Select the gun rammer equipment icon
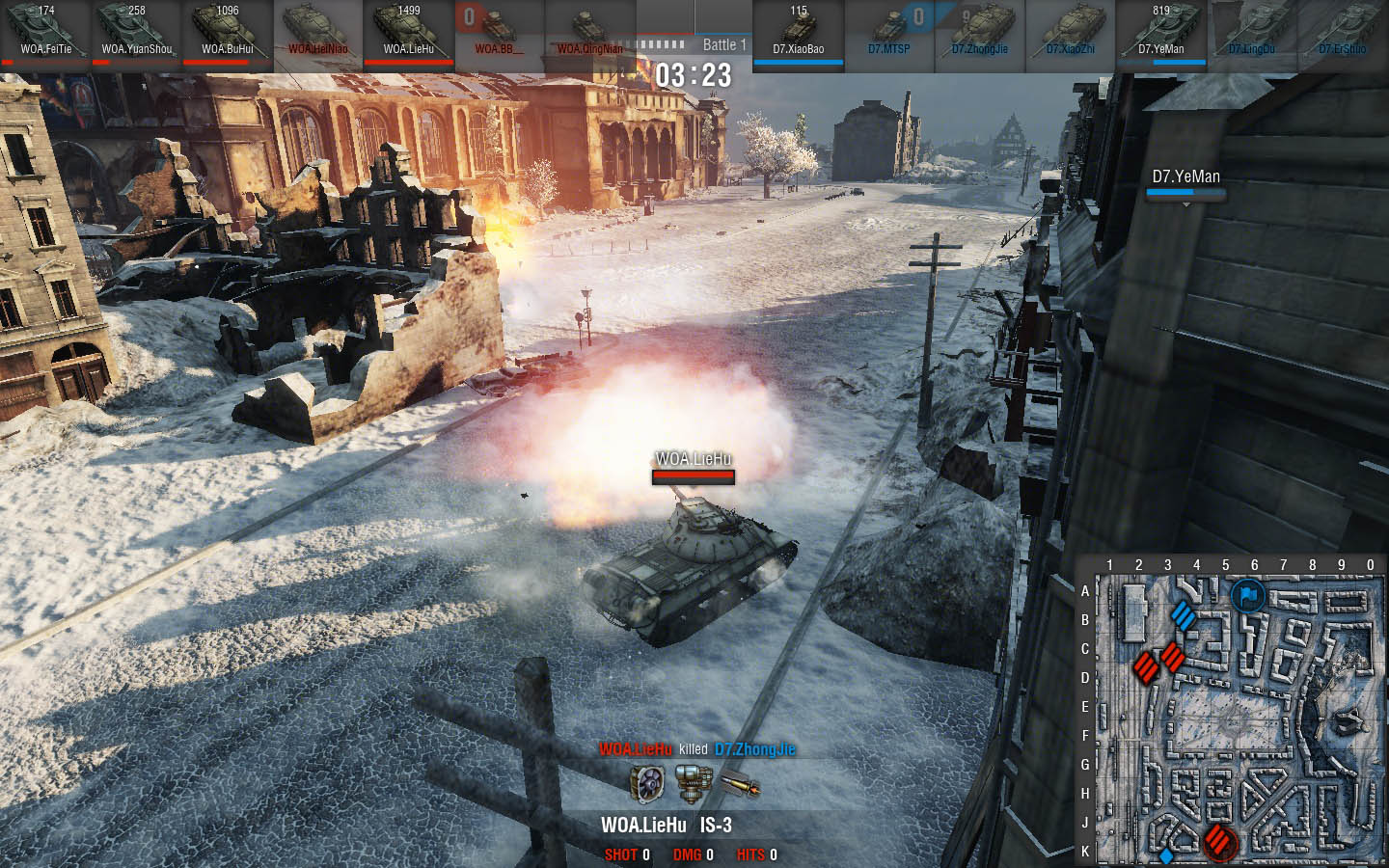 pyautogui.click(x=694, y=784)
